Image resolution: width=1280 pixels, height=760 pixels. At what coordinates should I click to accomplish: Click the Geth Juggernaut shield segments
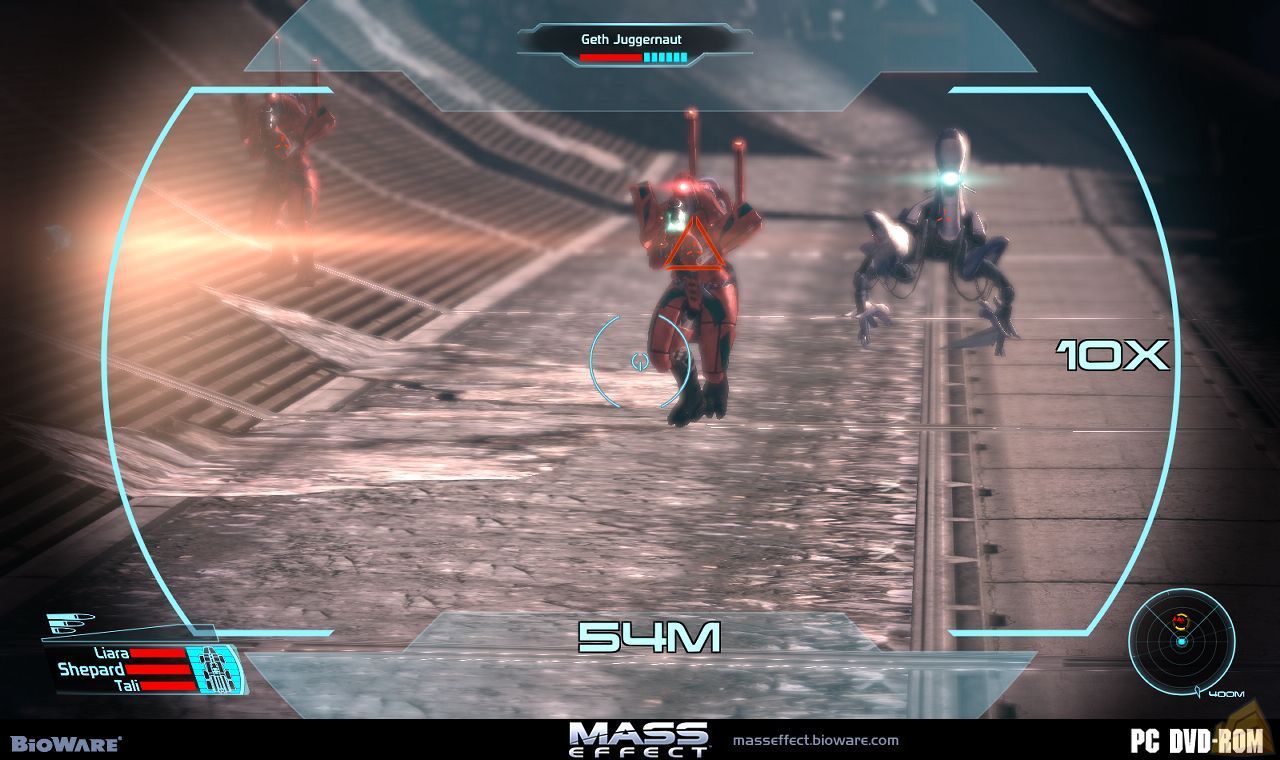pyautogui.click(x=666, y=57)
